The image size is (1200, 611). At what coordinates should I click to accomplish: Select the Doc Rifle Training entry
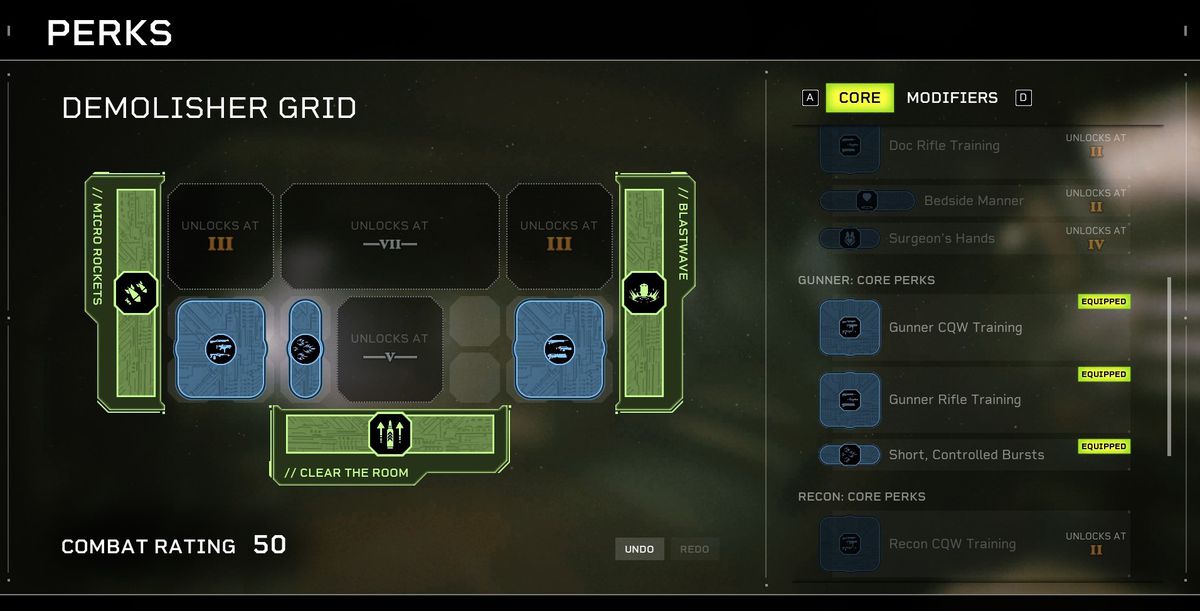pos(944,146)
